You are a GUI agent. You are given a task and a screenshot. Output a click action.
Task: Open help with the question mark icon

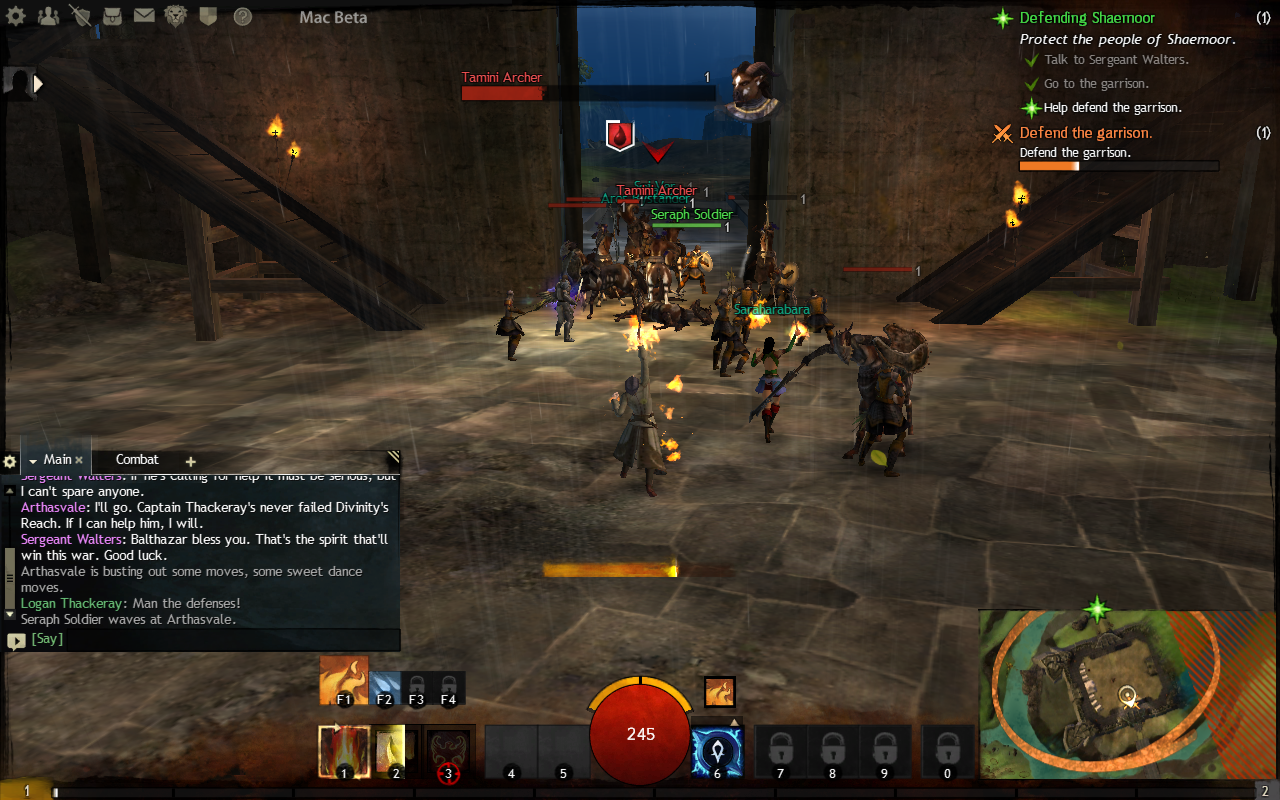pos(242,16)
